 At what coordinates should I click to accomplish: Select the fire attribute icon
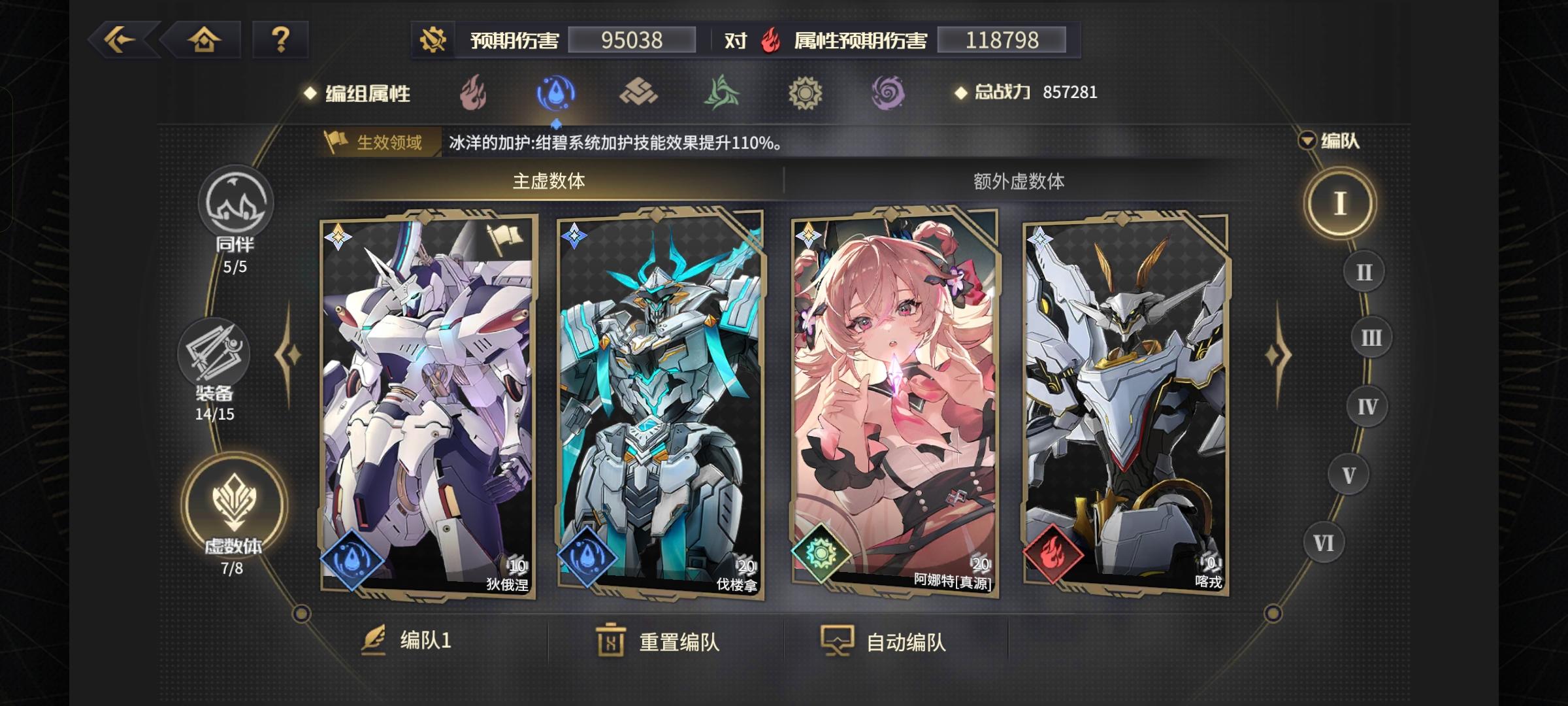click(472, 93)
